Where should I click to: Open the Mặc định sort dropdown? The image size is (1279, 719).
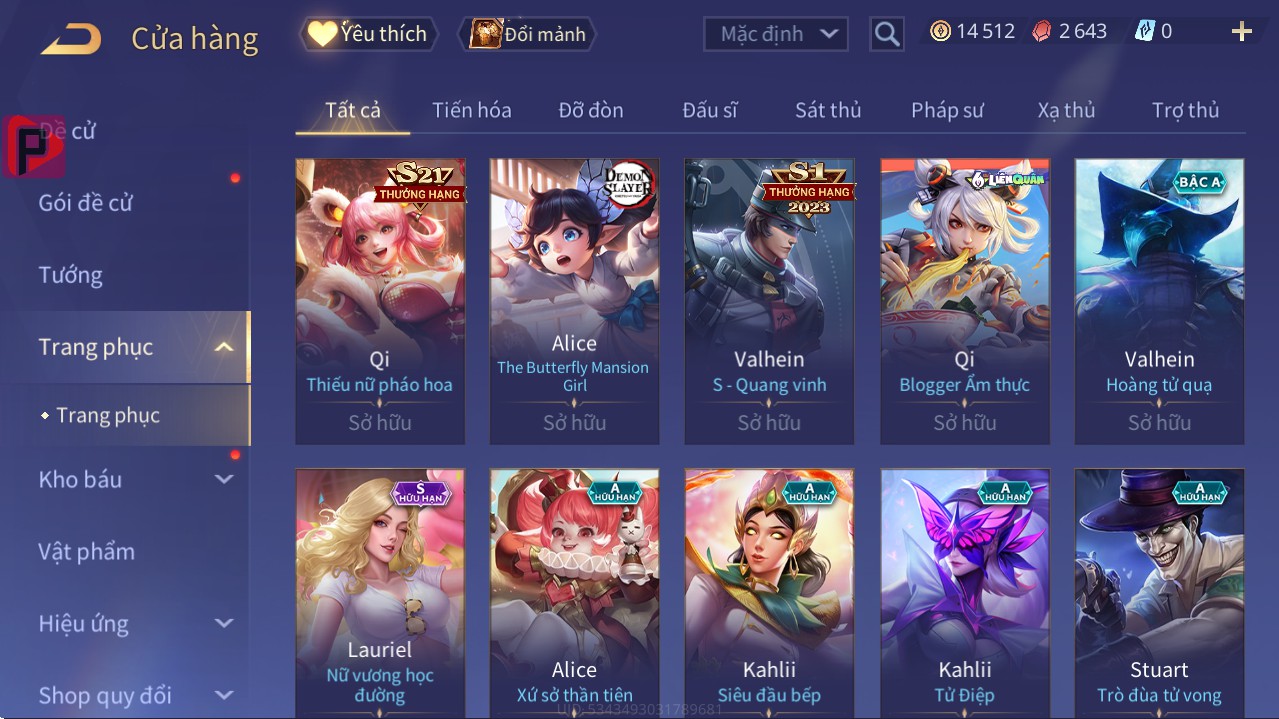click(x=776, y=34)
